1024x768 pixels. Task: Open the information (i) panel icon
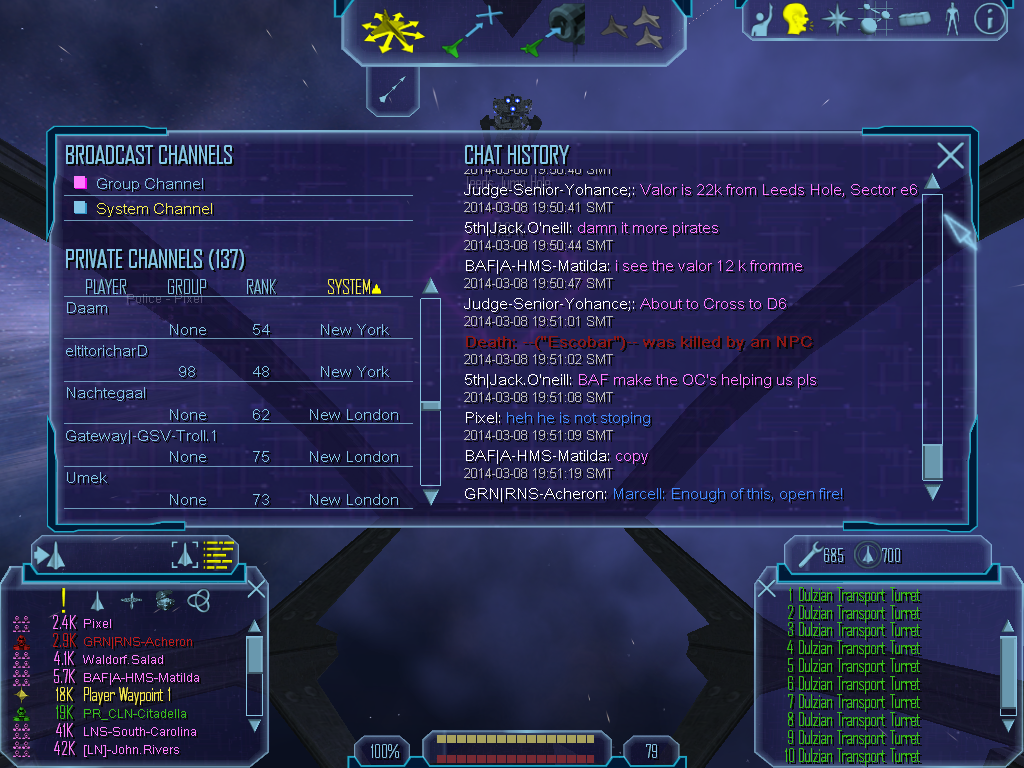click(x=989, y=19)
